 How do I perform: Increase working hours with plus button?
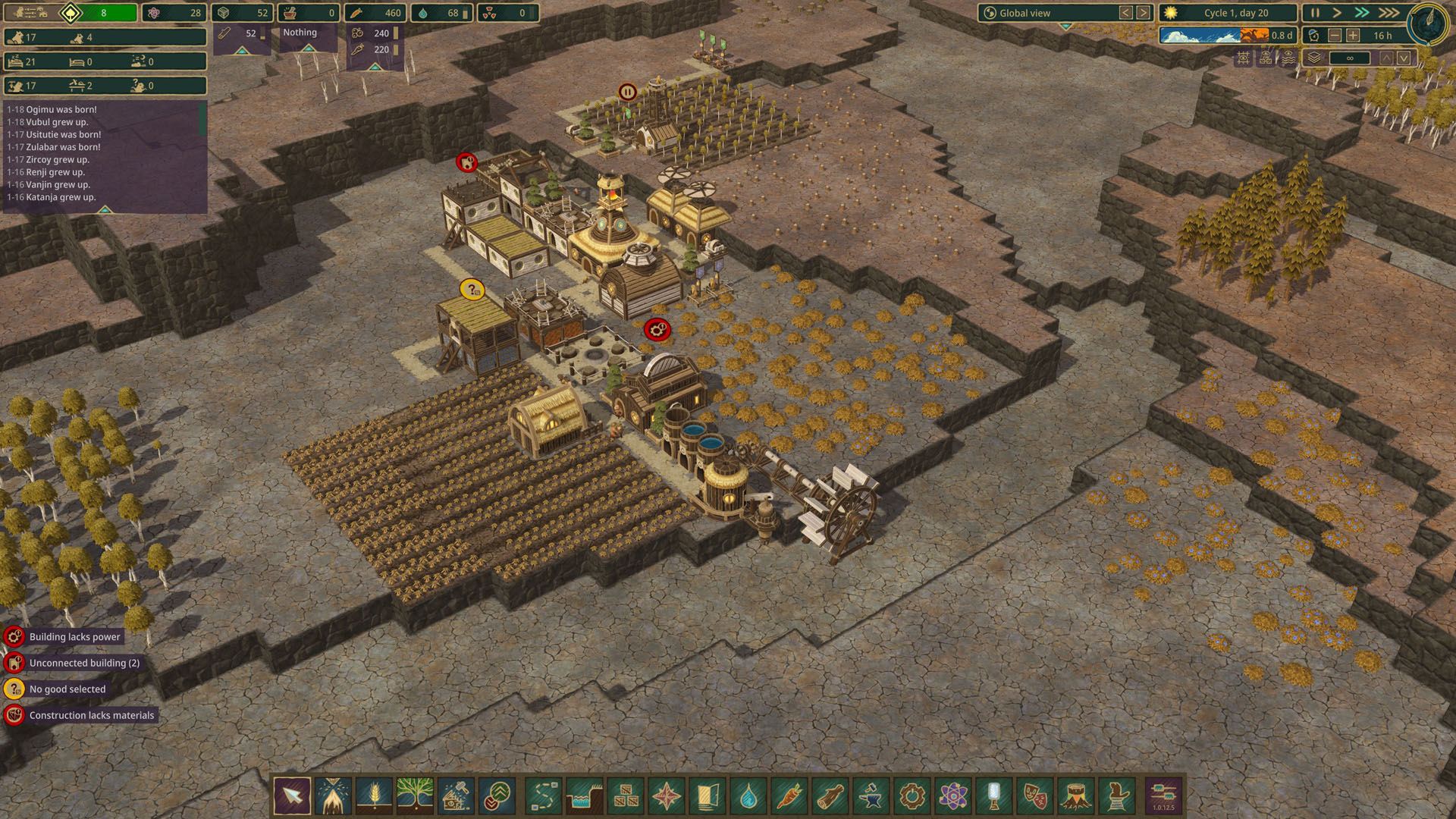coord(1353,36)
